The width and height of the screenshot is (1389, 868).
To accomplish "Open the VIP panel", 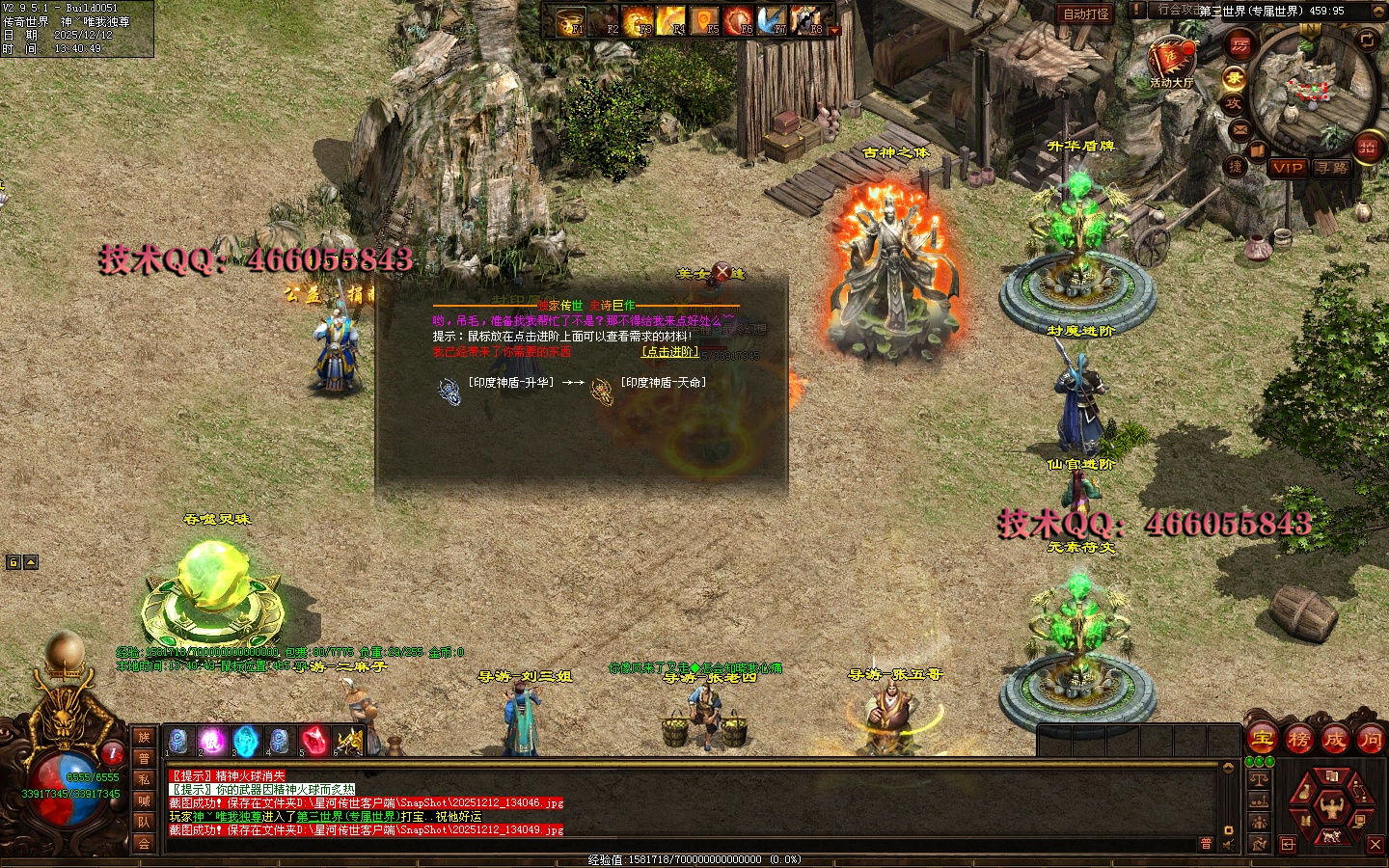I will [1288, 168].
